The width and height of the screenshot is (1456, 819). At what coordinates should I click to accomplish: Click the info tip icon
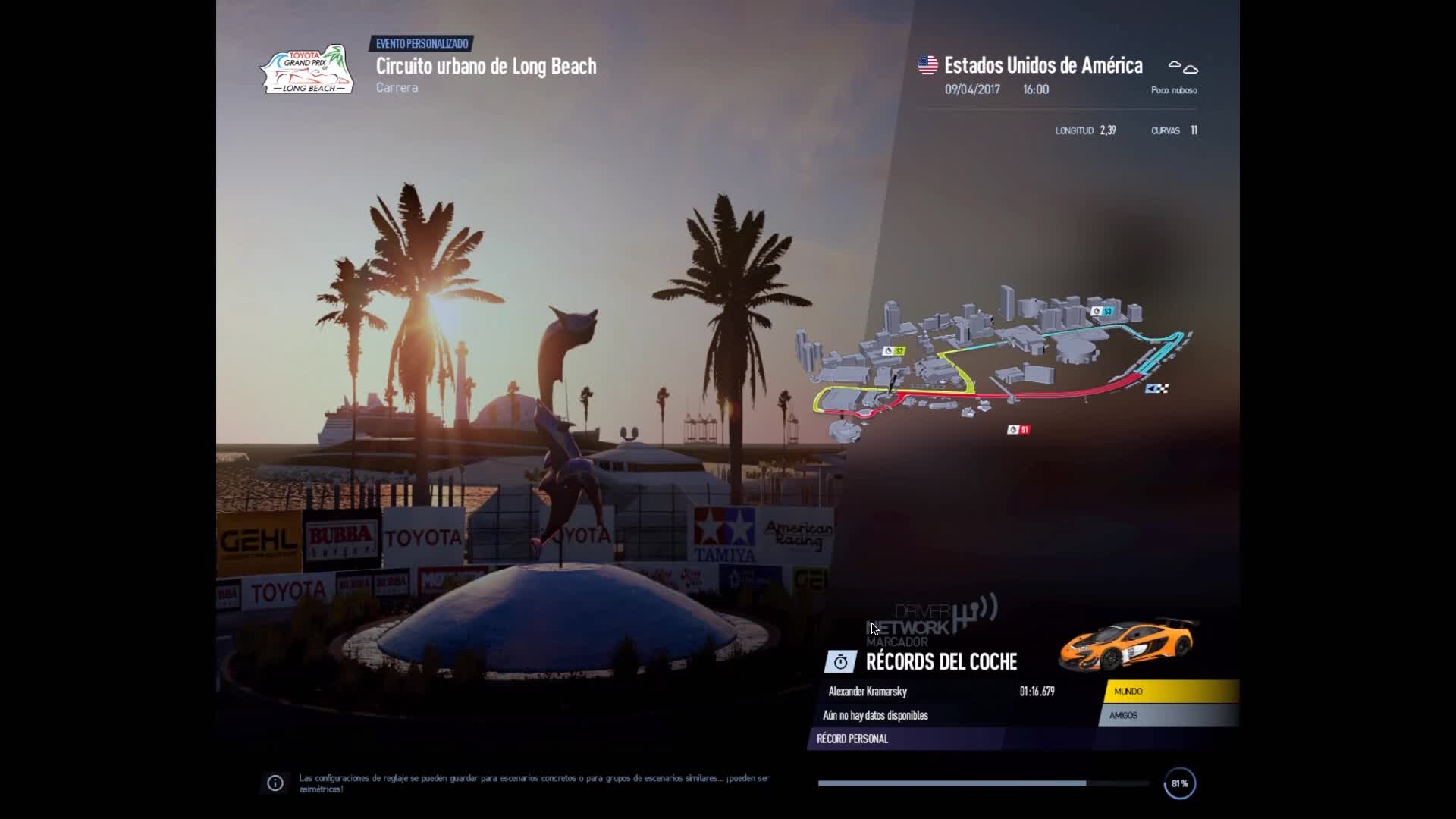pyautogui.click(x=275, y=783)
